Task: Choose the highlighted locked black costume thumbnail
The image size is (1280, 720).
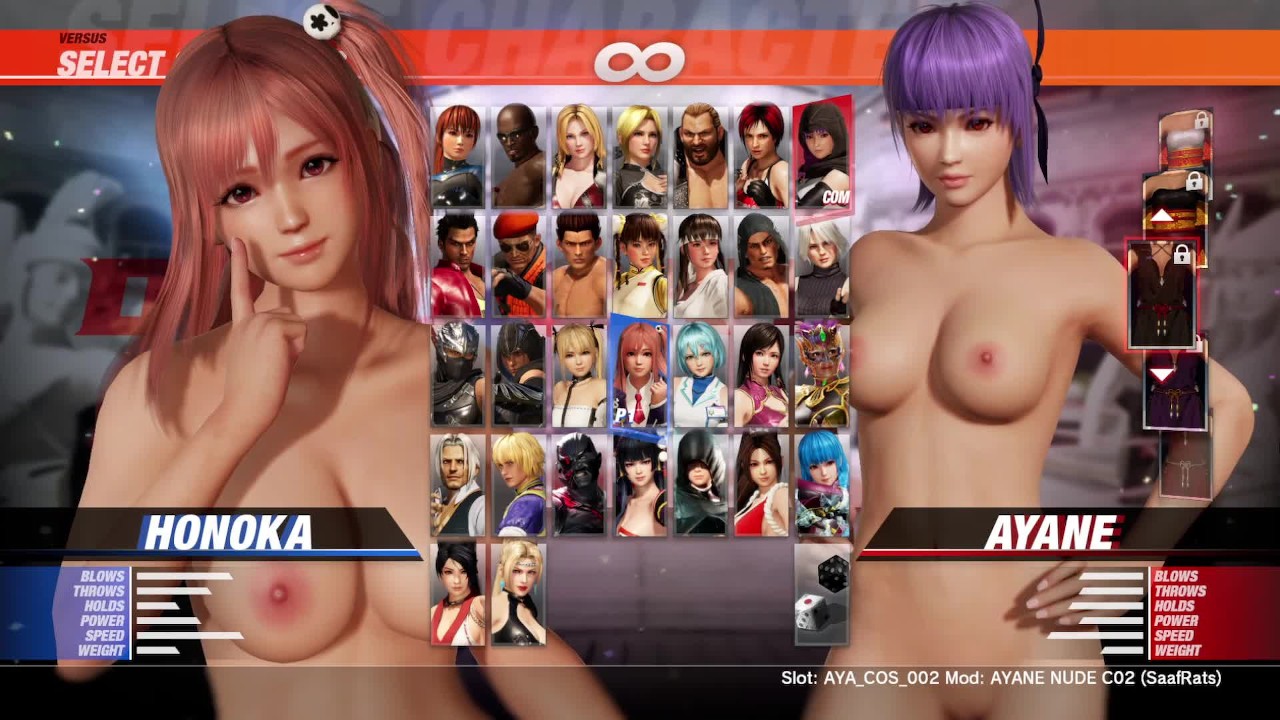Action: click(1161, 296)
